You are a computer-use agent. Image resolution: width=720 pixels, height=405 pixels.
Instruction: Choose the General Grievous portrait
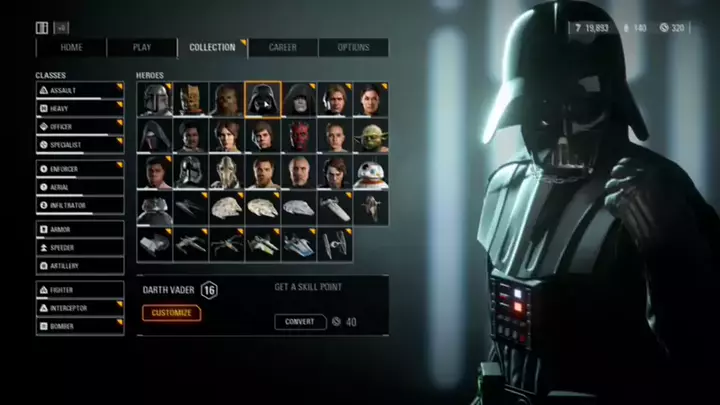[226, 171]
